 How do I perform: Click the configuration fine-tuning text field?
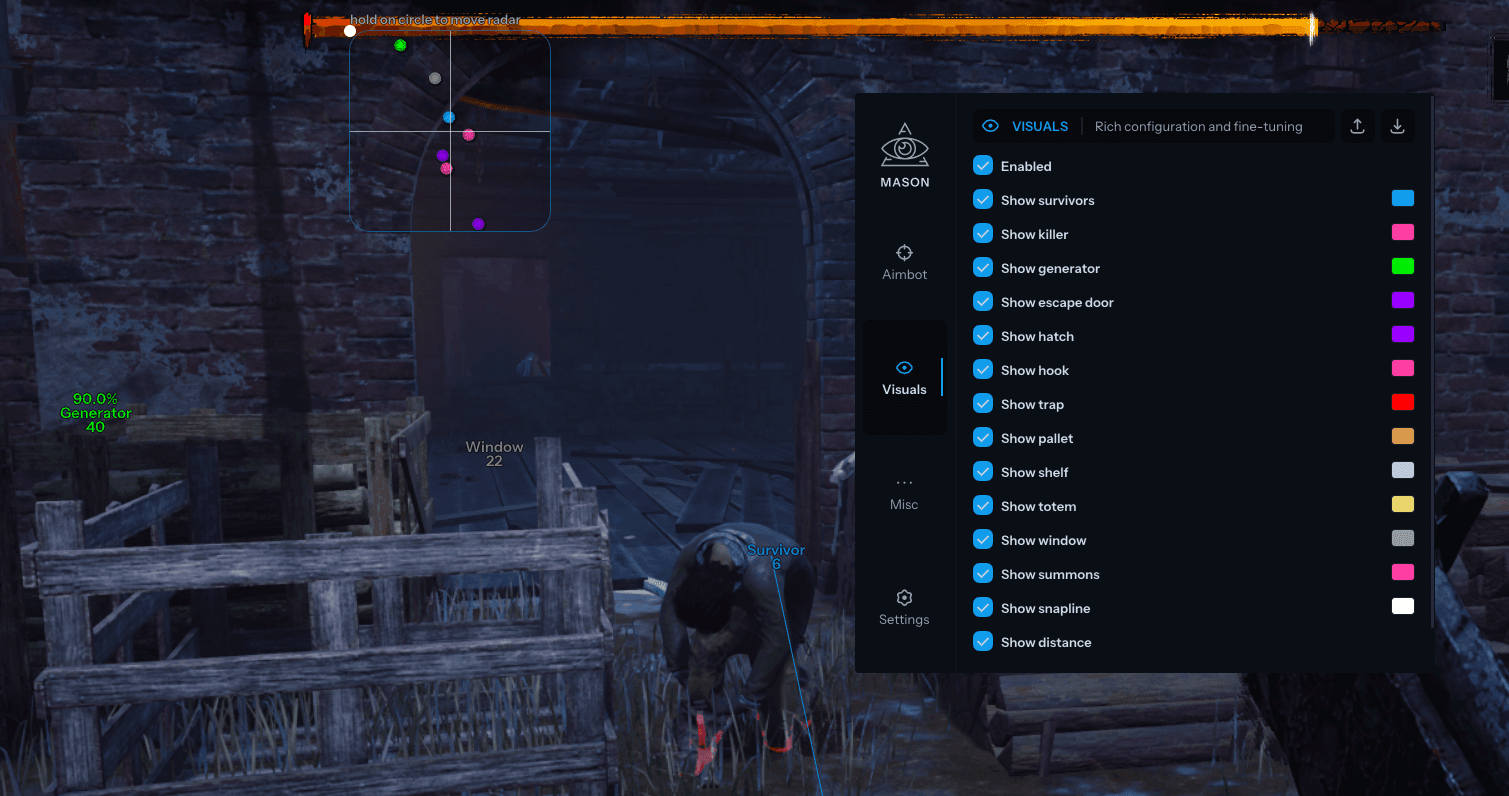pos(1200,126)
